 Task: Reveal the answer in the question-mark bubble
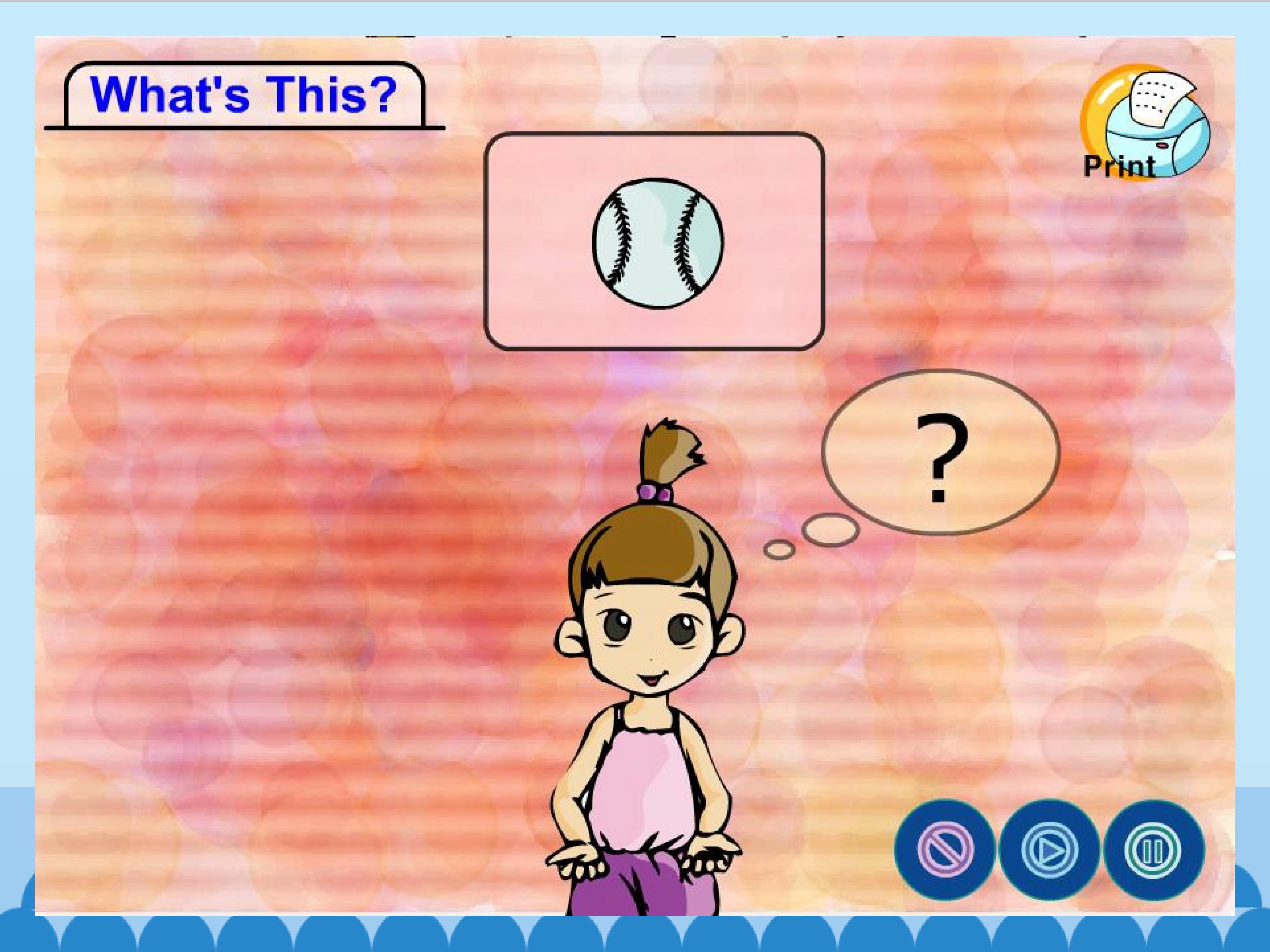click(x=941, y=454)
